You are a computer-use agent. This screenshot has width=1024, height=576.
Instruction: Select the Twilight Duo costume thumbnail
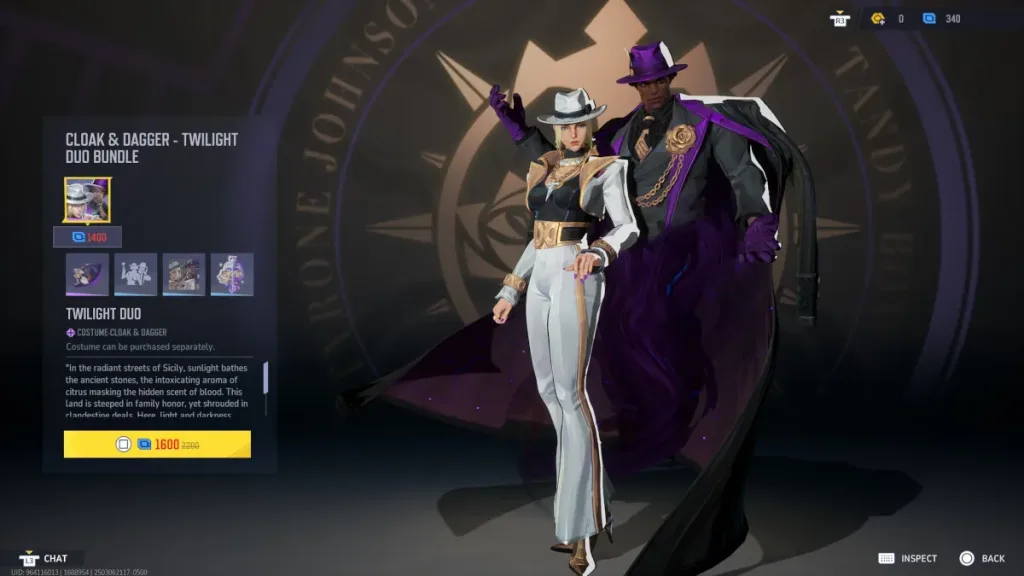coord(88,200)
